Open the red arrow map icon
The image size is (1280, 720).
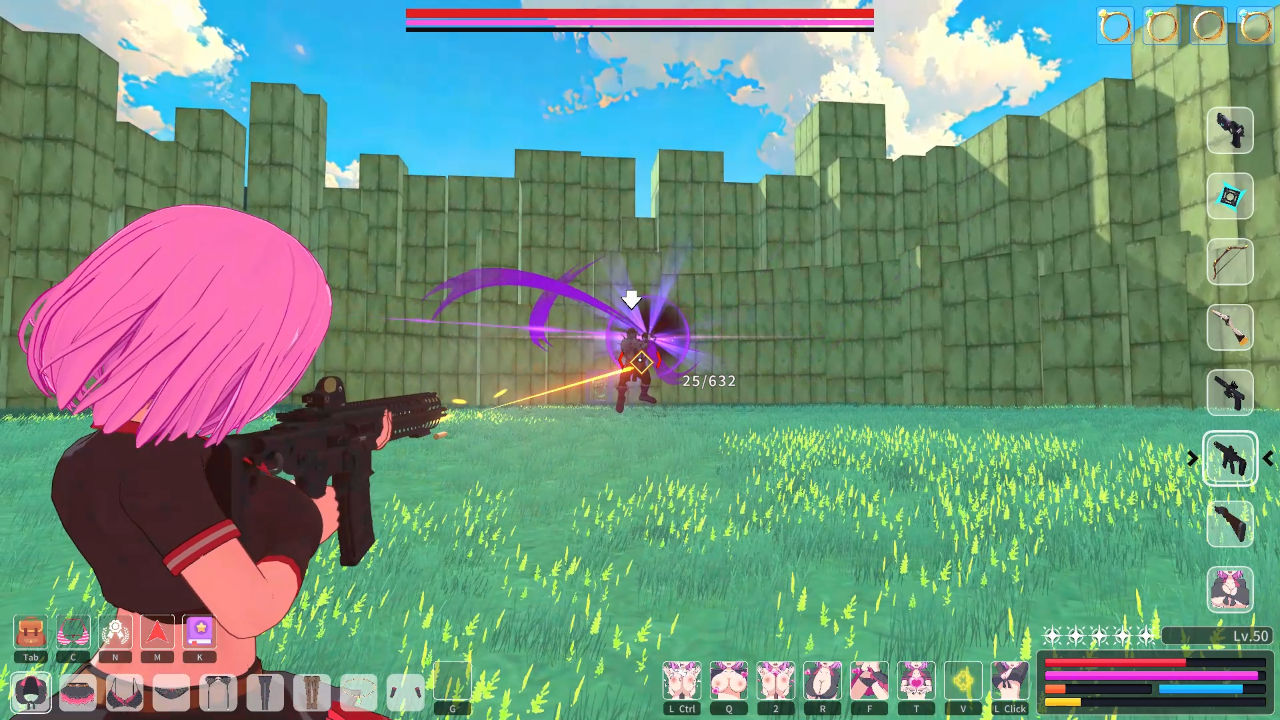click(157, 632)
